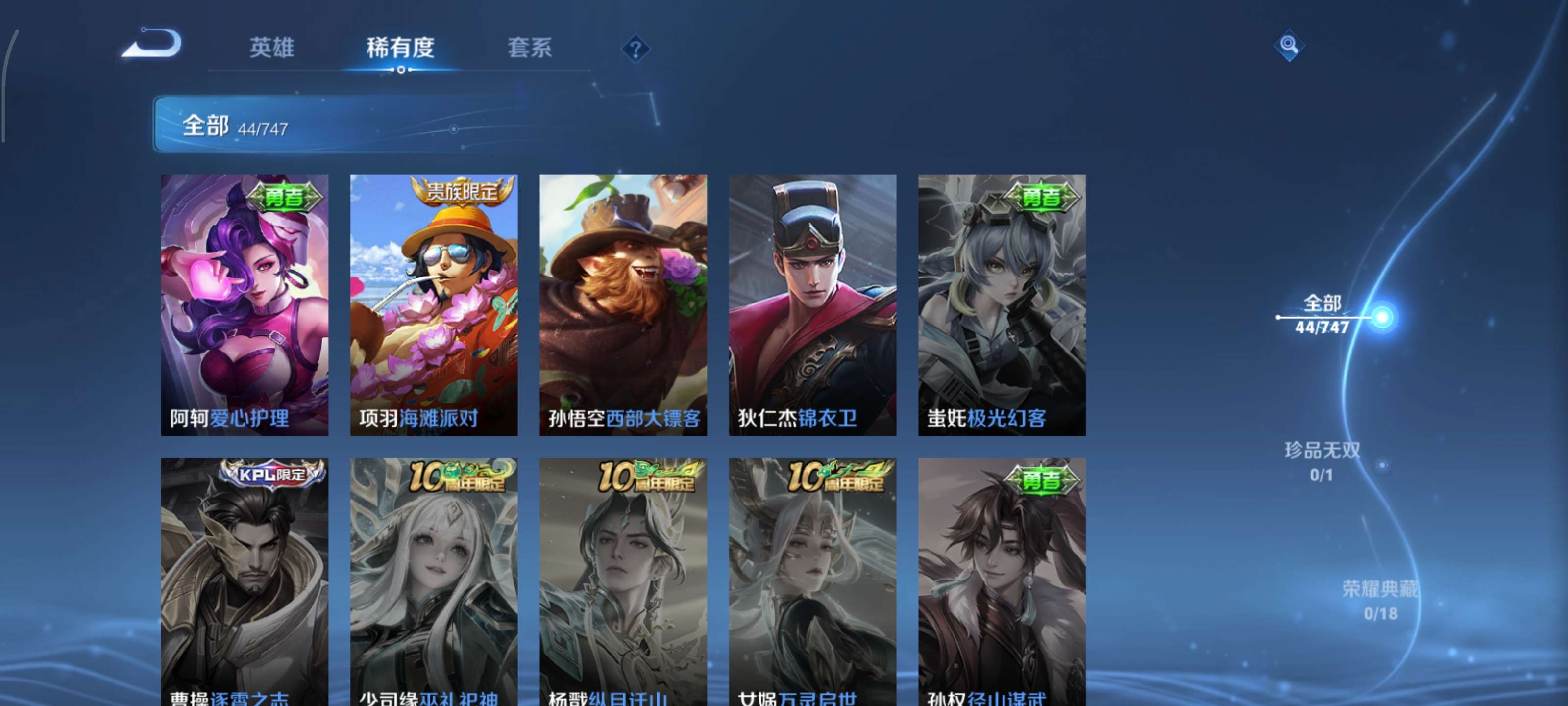Open 狄仁杰's 锦衣卫 skin card
The width and height of the screenshot is (1568, 706).
812,304
